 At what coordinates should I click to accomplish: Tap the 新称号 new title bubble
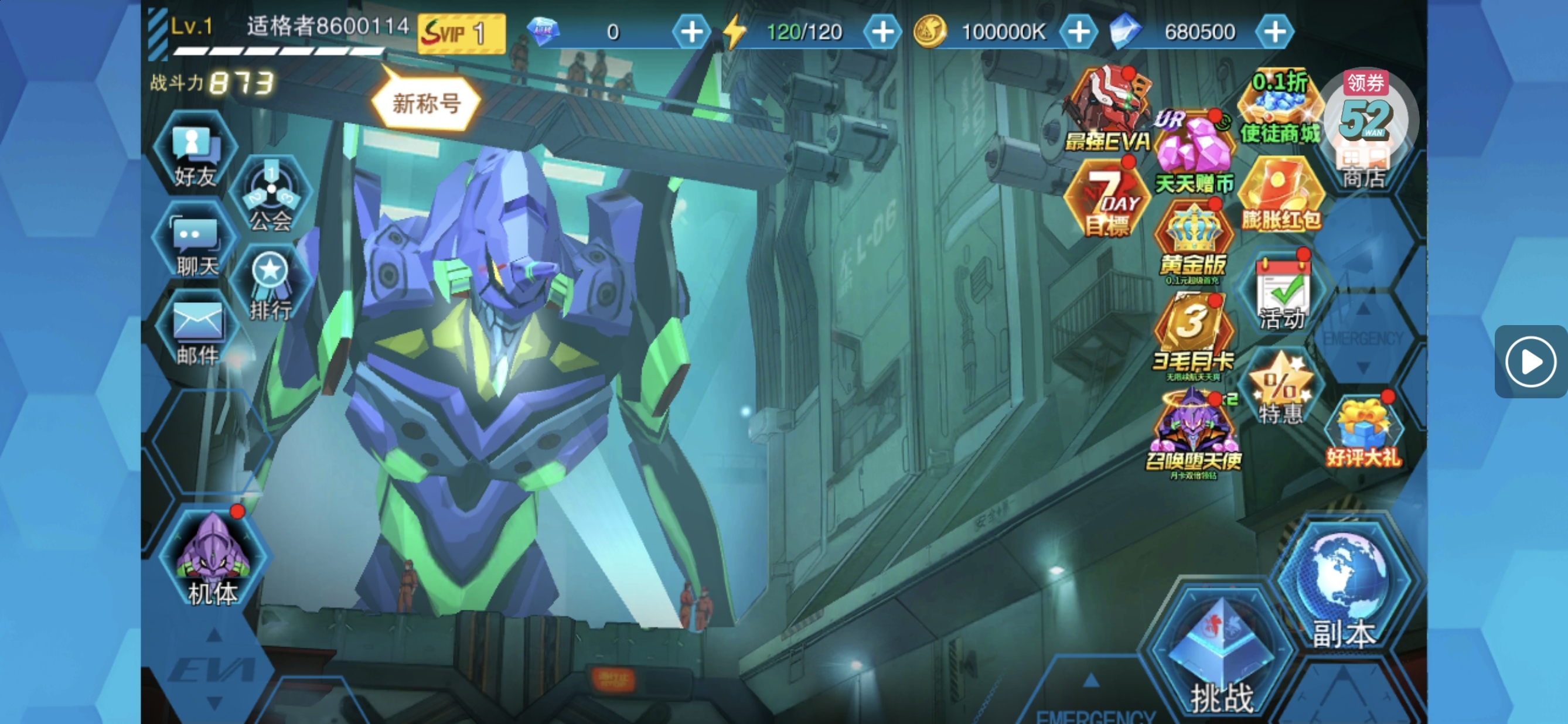point(426,104)
